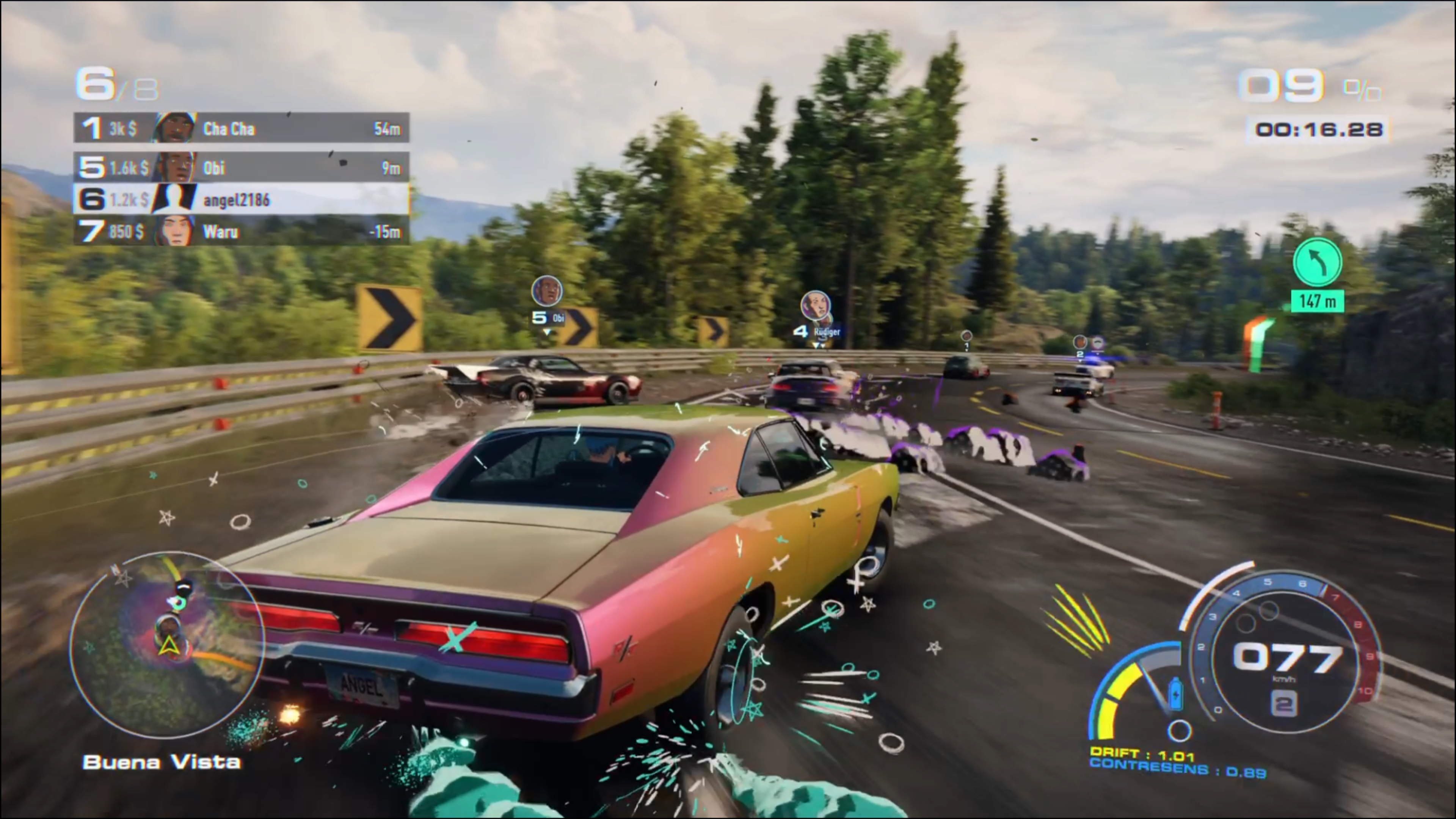Select Waru's seventh-place leaderboard row
This screenshot has height=819, width=1456.
pyautogui.click(x=242, y=231)
